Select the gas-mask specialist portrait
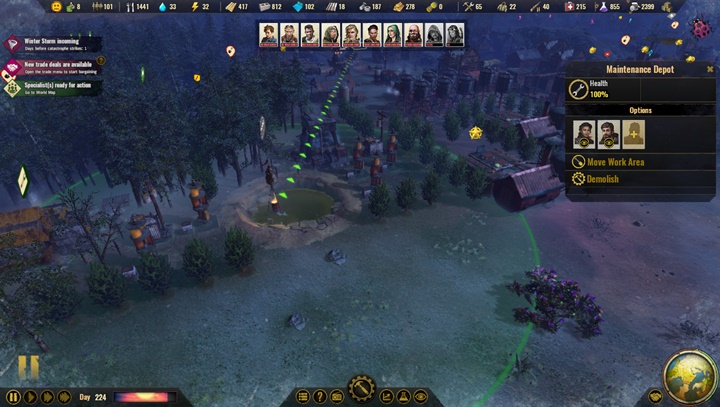 (x=455, y=35)
